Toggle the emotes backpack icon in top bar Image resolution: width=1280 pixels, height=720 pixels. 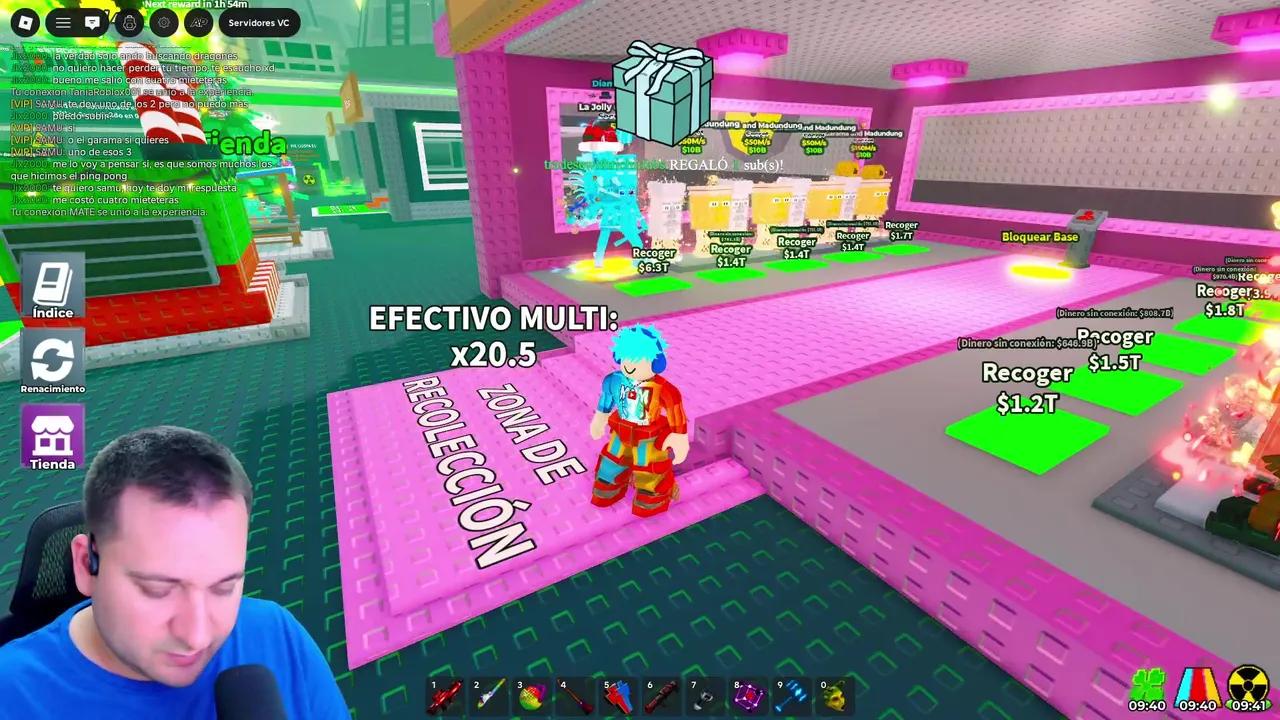(x=129, y=22)
